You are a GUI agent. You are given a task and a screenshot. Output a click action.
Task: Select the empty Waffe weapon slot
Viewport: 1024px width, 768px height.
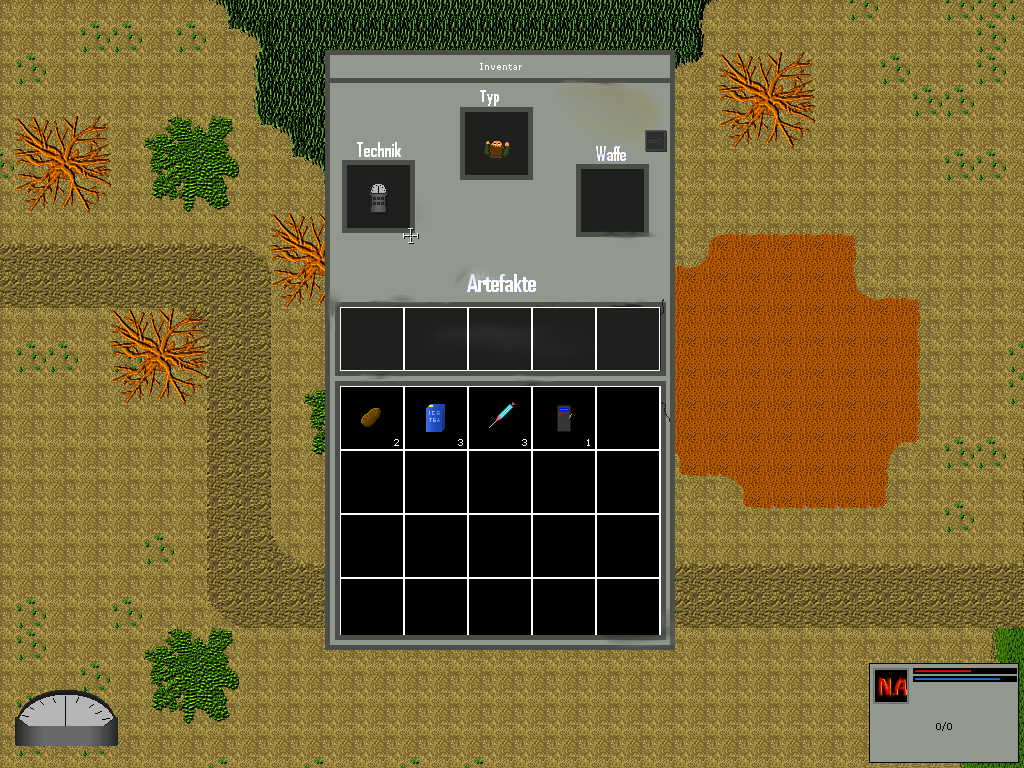tap(612, 200)
